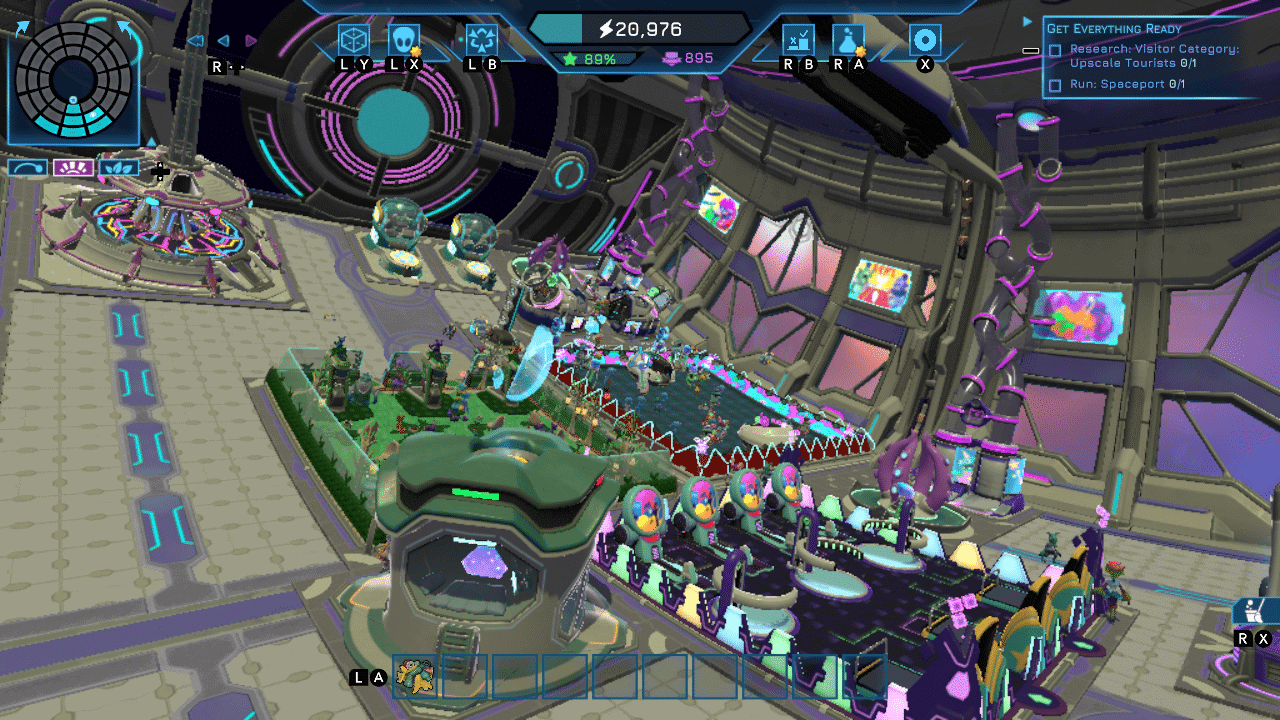1280x720 pixels.
Task: Tick the Run Spaceport objective checkbox
Action: click(1055, 85)
